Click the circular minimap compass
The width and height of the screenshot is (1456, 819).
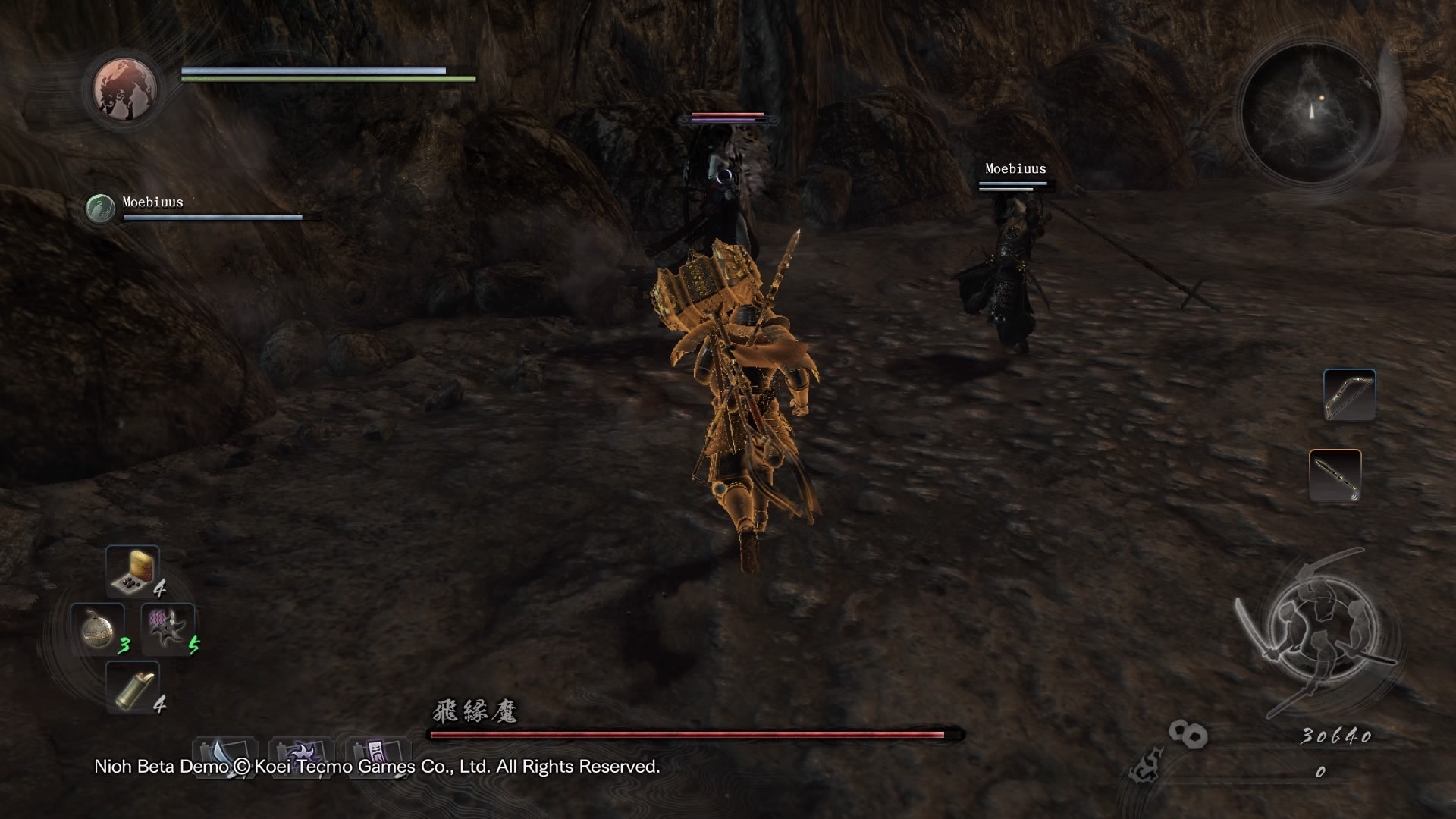tap(1310, 114)
